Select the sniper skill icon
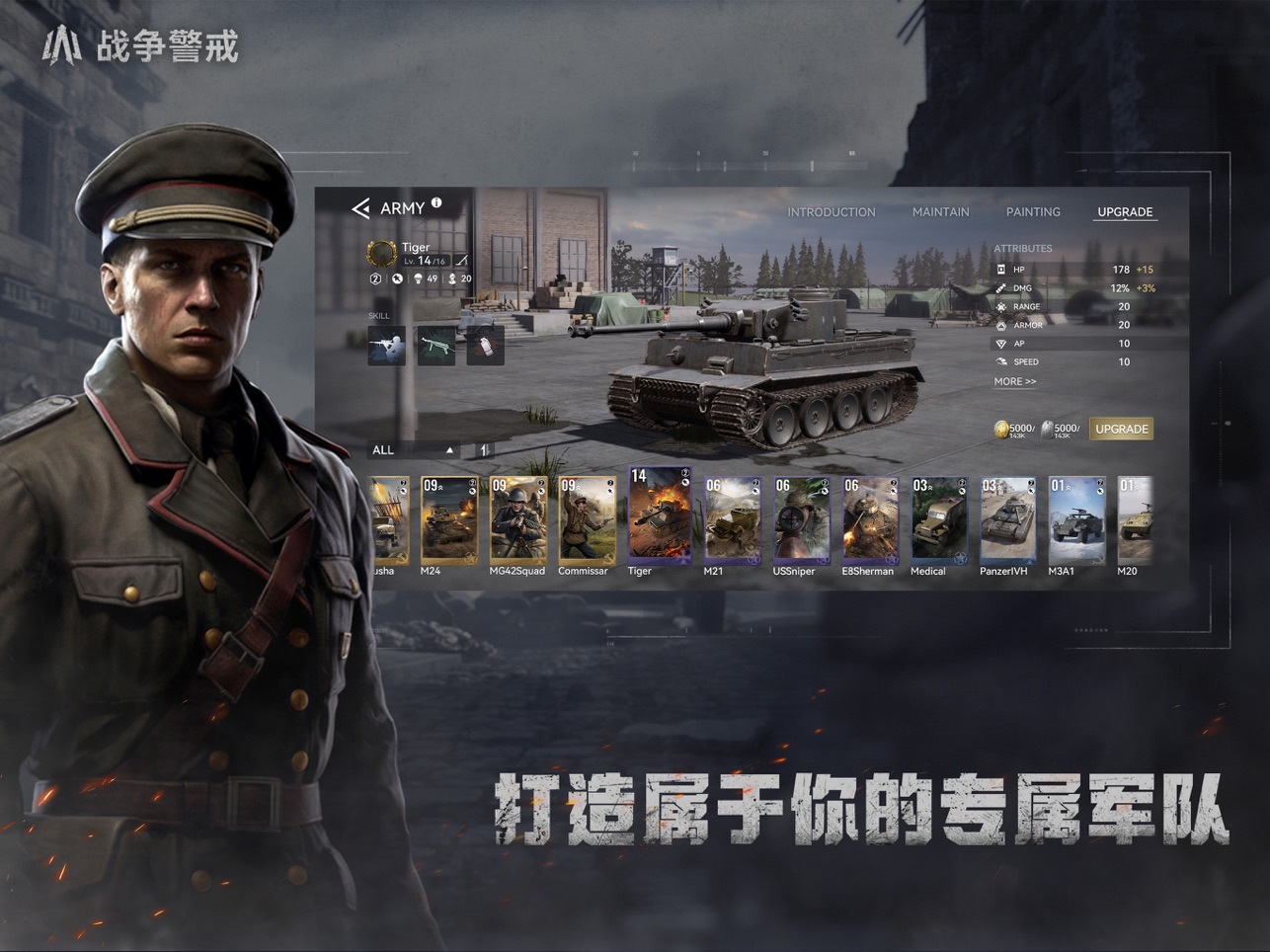The height and width of the screenshot is (952, 1270). 387,346
